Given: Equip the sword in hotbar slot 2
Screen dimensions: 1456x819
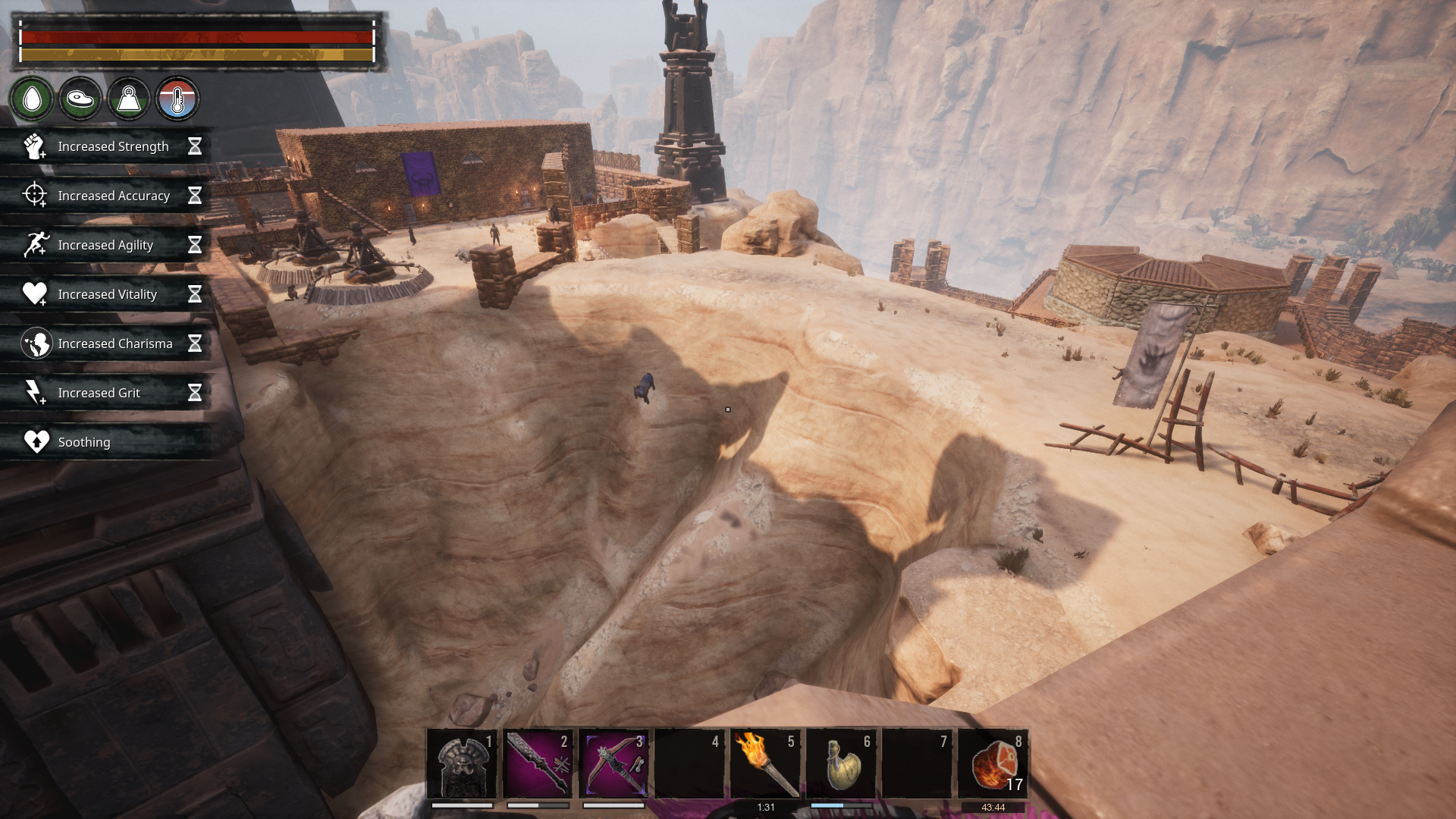Looking at the screenshot, I should (538, 763).
